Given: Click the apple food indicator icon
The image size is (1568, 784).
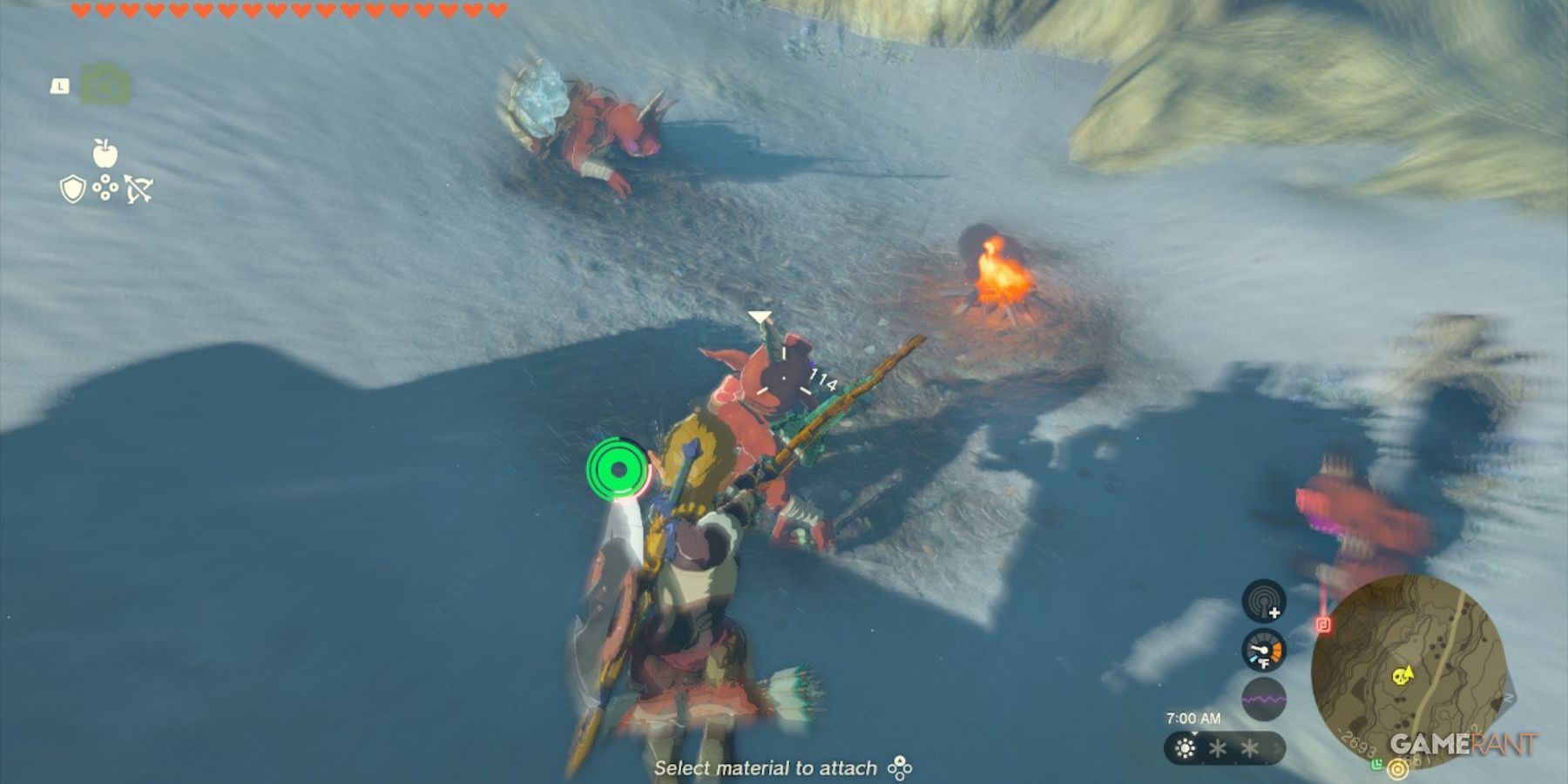Looking at the screenshot, I should tap(105, 152).
